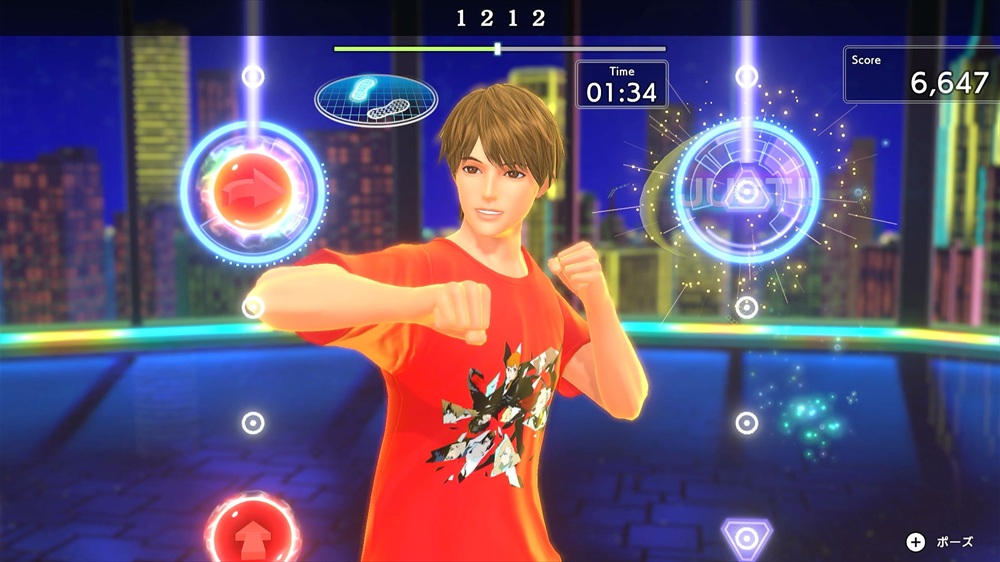
Task: Hit the red right-arrow punch target ring
Action: click(253, 186)
